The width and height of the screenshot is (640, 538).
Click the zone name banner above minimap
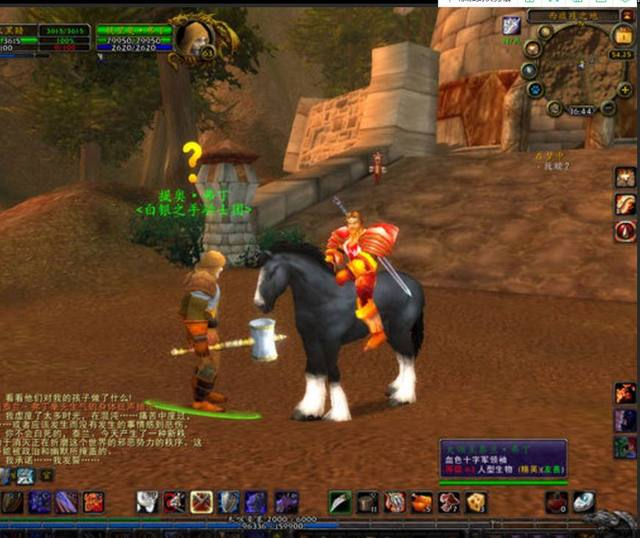pos(586,14)
